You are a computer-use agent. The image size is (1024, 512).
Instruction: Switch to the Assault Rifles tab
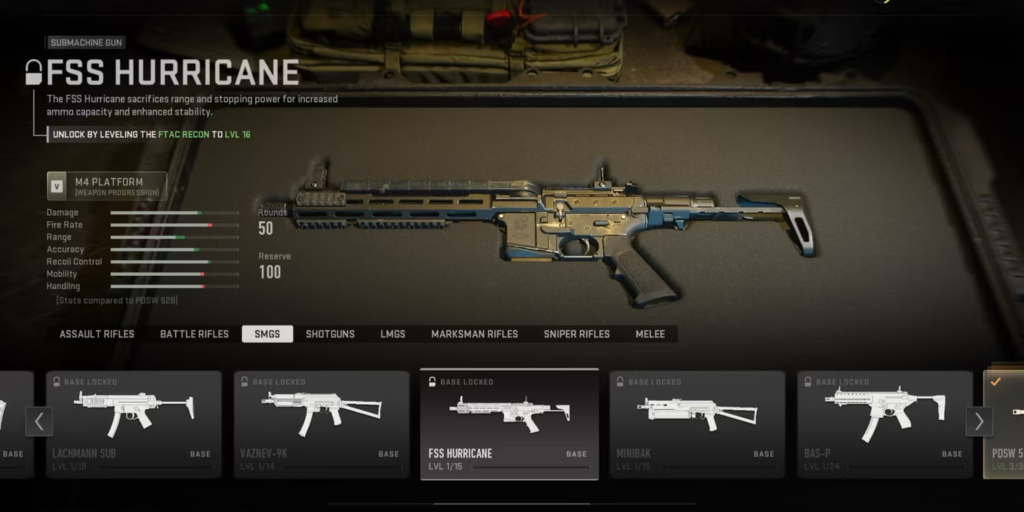pyautogui.click(x=96, y=334)
